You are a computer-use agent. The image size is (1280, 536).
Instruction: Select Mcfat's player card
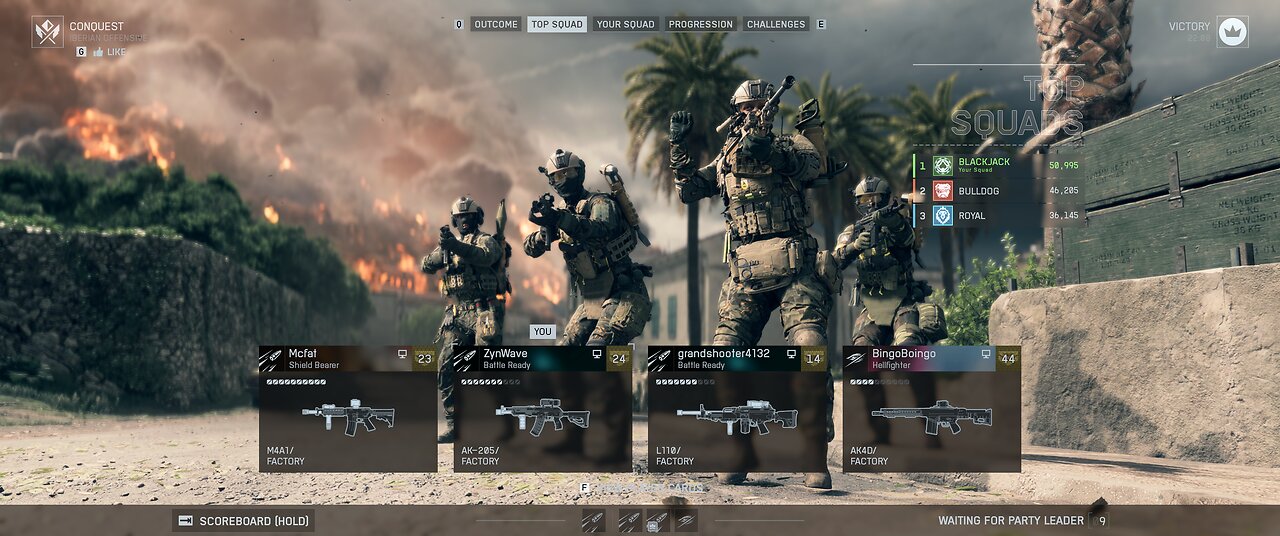click(x=347, y=359)
